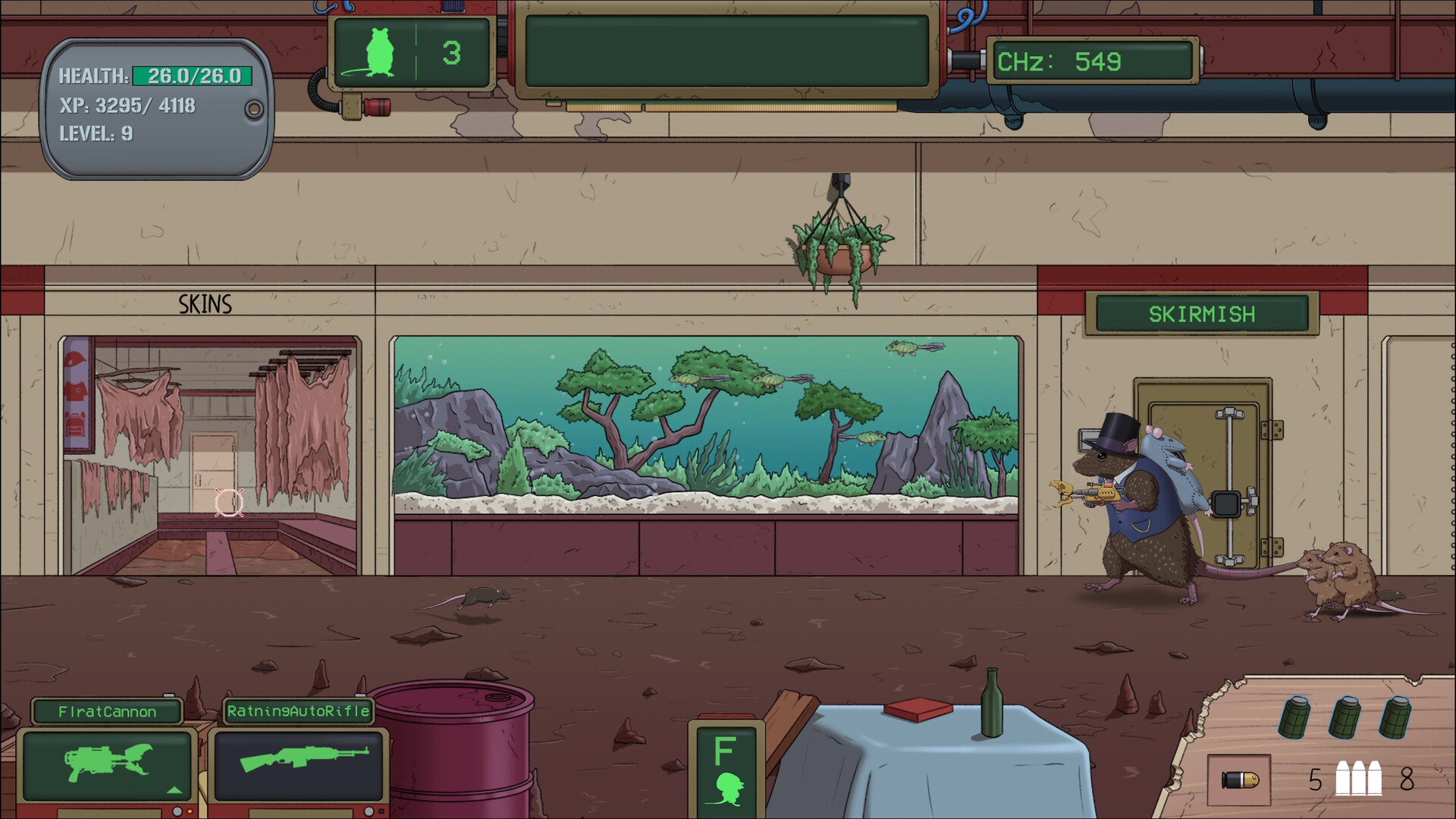
Task: Click the FlratCannon weapon silhouette icon
Action: pyautogui.click(x=102, y=762)
